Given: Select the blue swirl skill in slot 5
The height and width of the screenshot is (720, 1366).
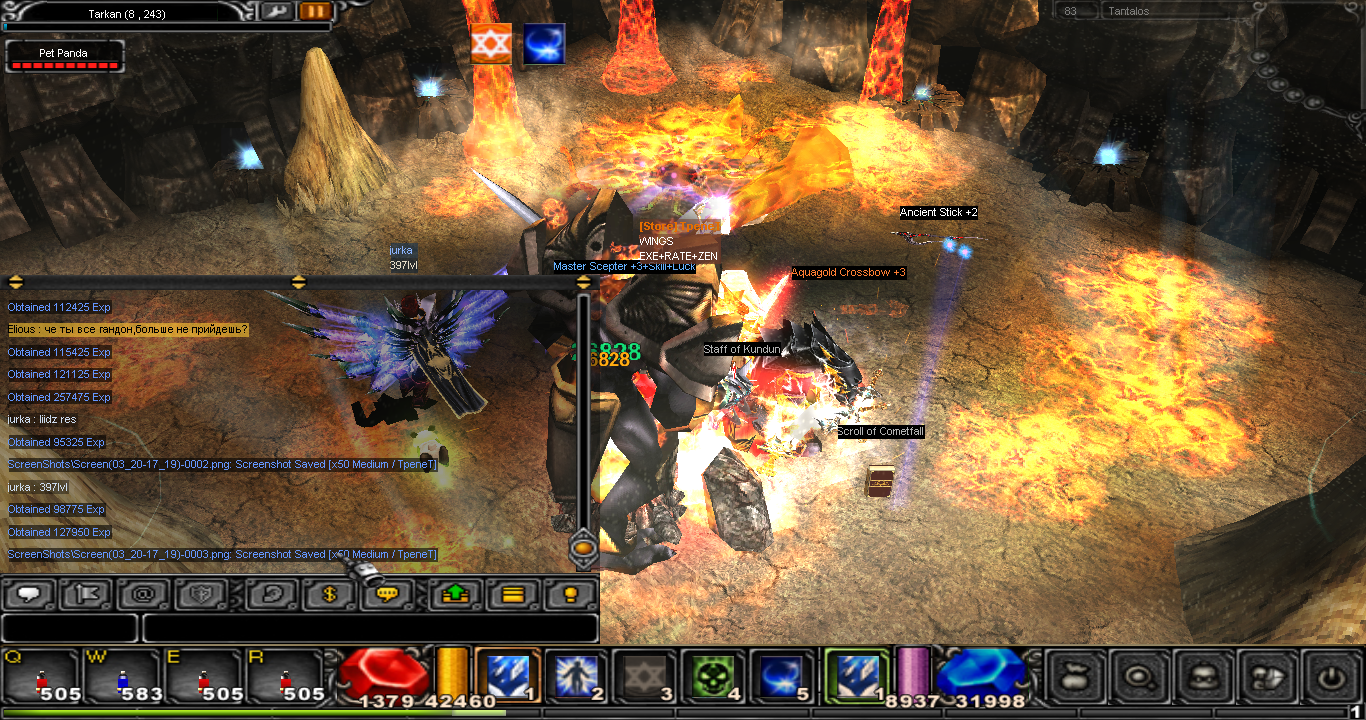Looking at the screenshot, I should (783, 676).
